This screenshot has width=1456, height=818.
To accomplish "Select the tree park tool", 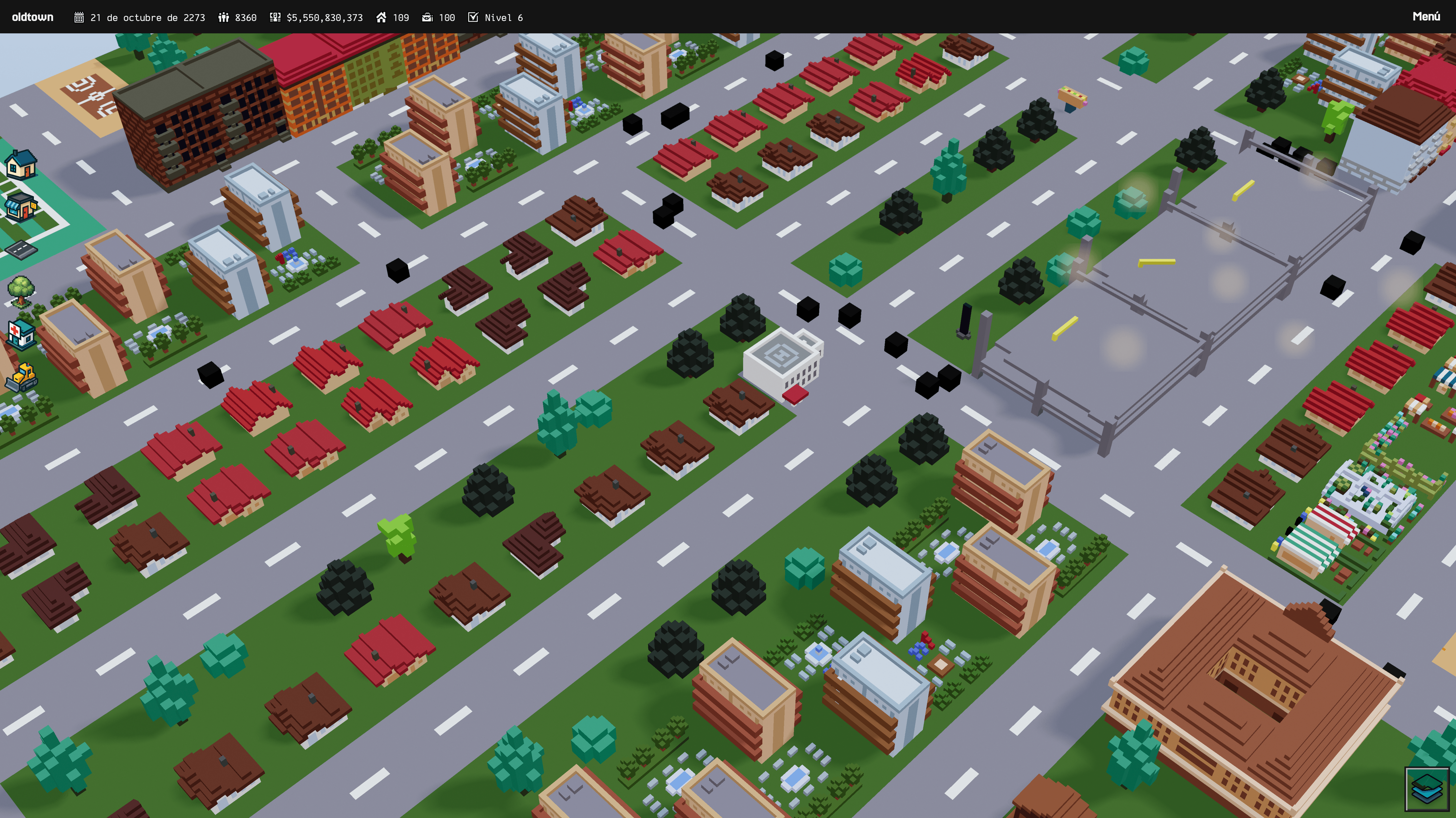I will (21, 290).
